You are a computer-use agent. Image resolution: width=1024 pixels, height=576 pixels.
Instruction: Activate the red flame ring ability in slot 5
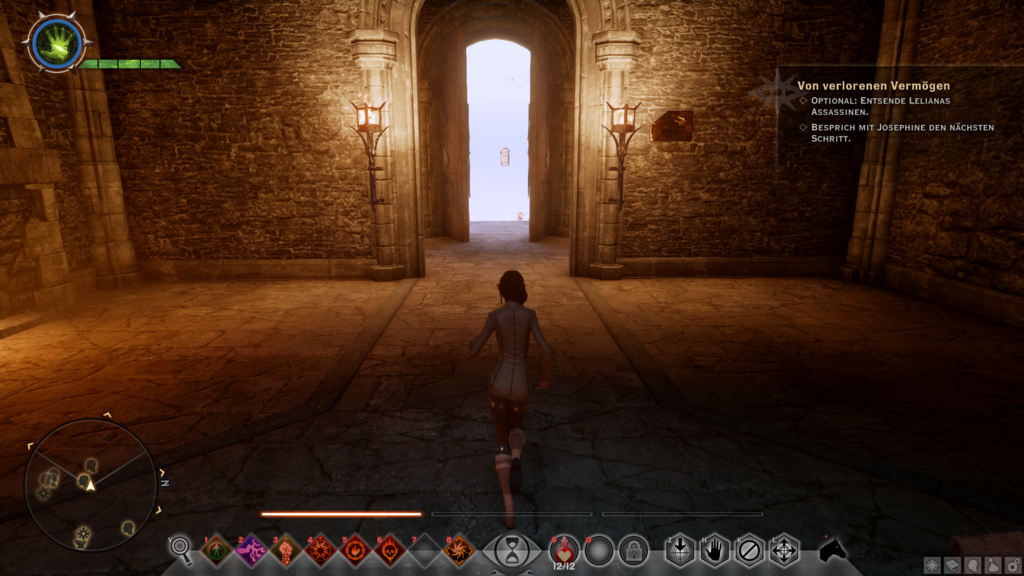(x=355, y=549)
